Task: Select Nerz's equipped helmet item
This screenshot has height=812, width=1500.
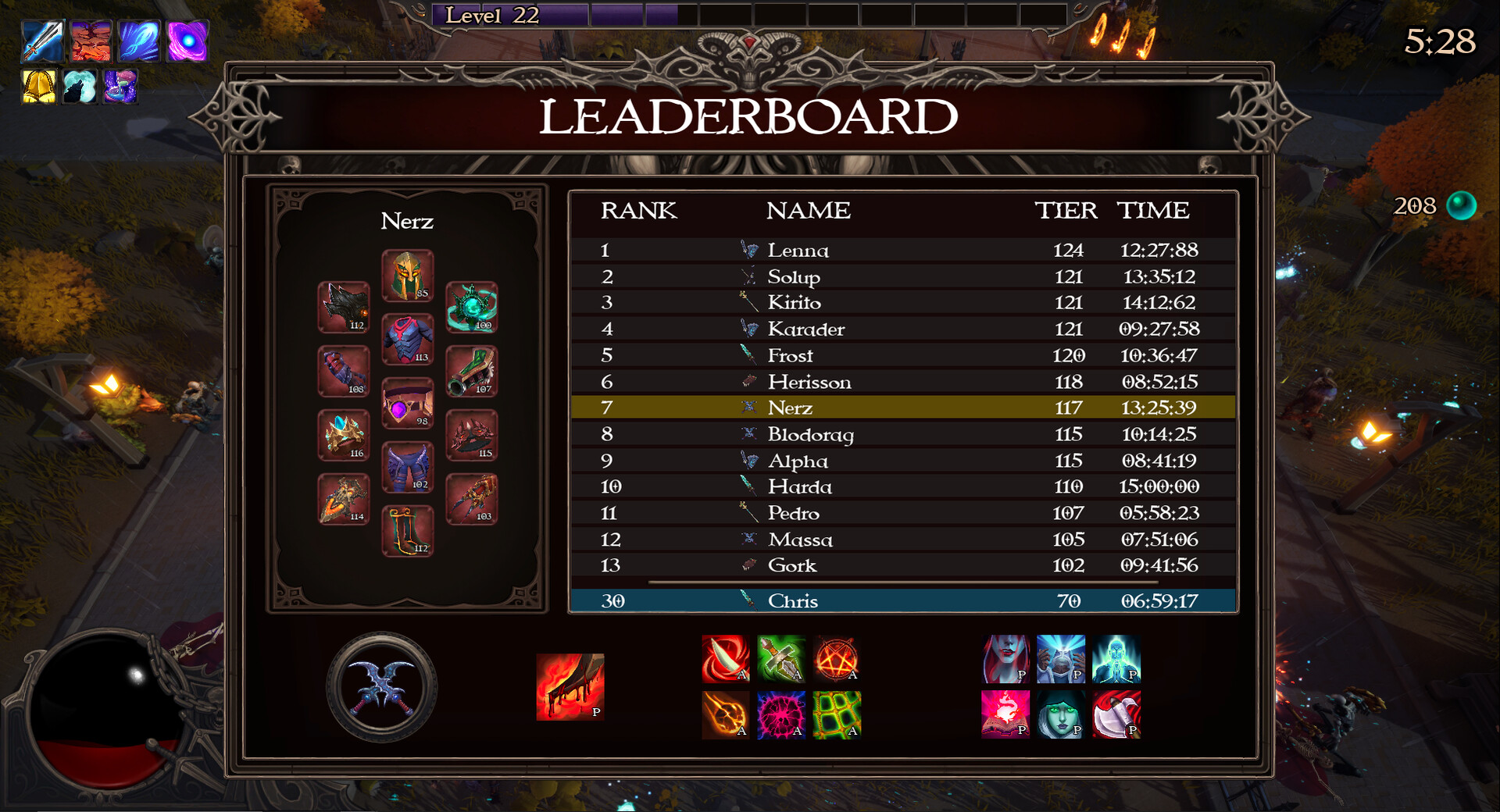Action: click(406, 276)
